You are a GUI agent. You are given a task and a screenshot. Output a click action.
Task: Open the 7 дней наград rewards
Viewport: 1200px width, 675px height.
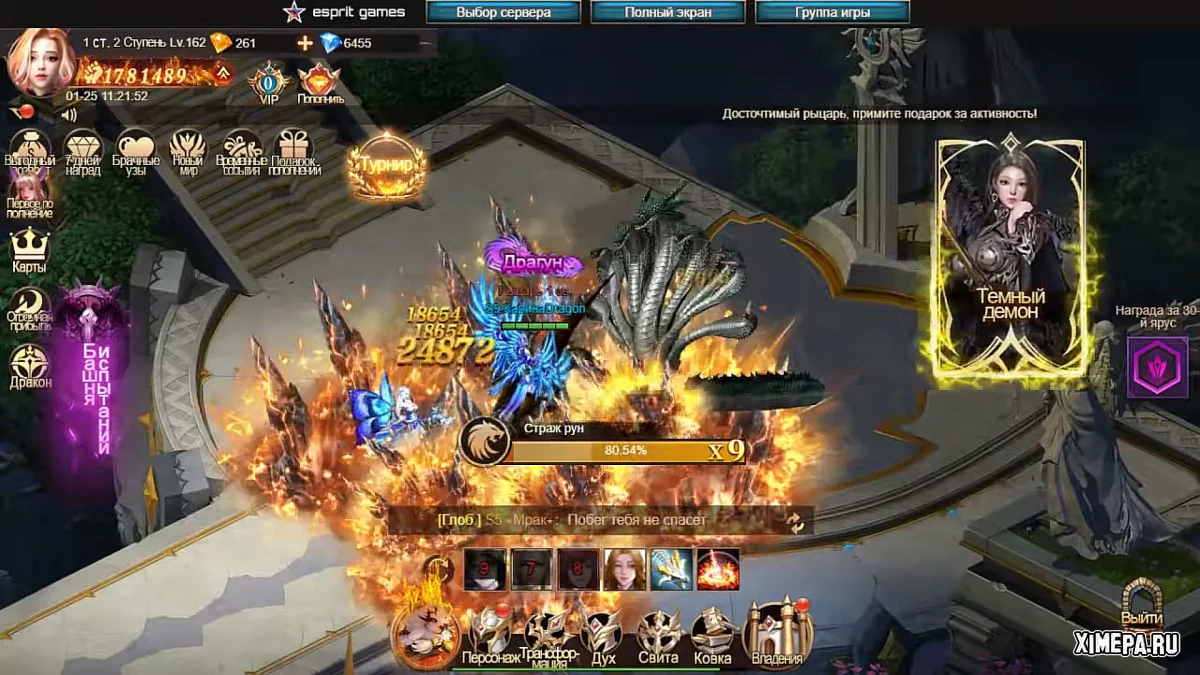(83, 151)
